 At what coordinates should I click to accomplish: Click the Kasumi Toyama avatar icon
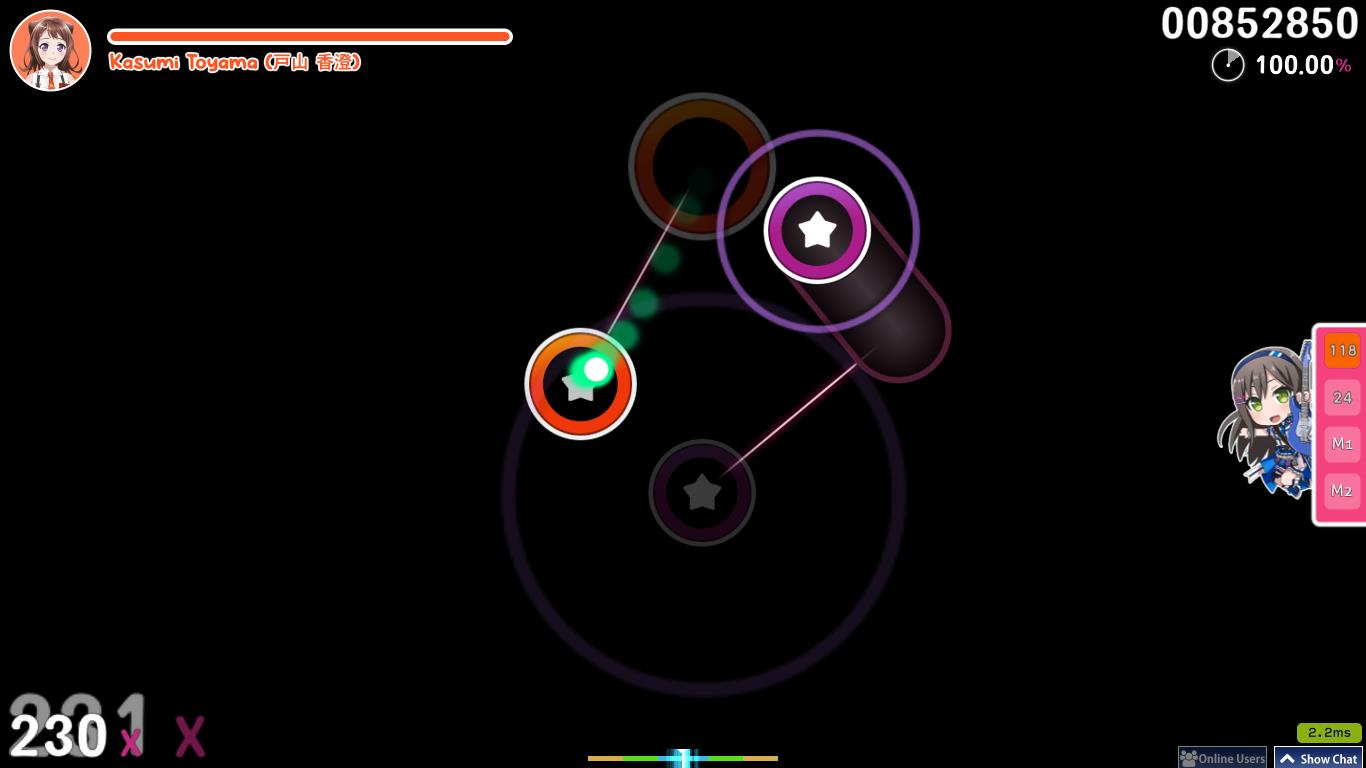50,50
